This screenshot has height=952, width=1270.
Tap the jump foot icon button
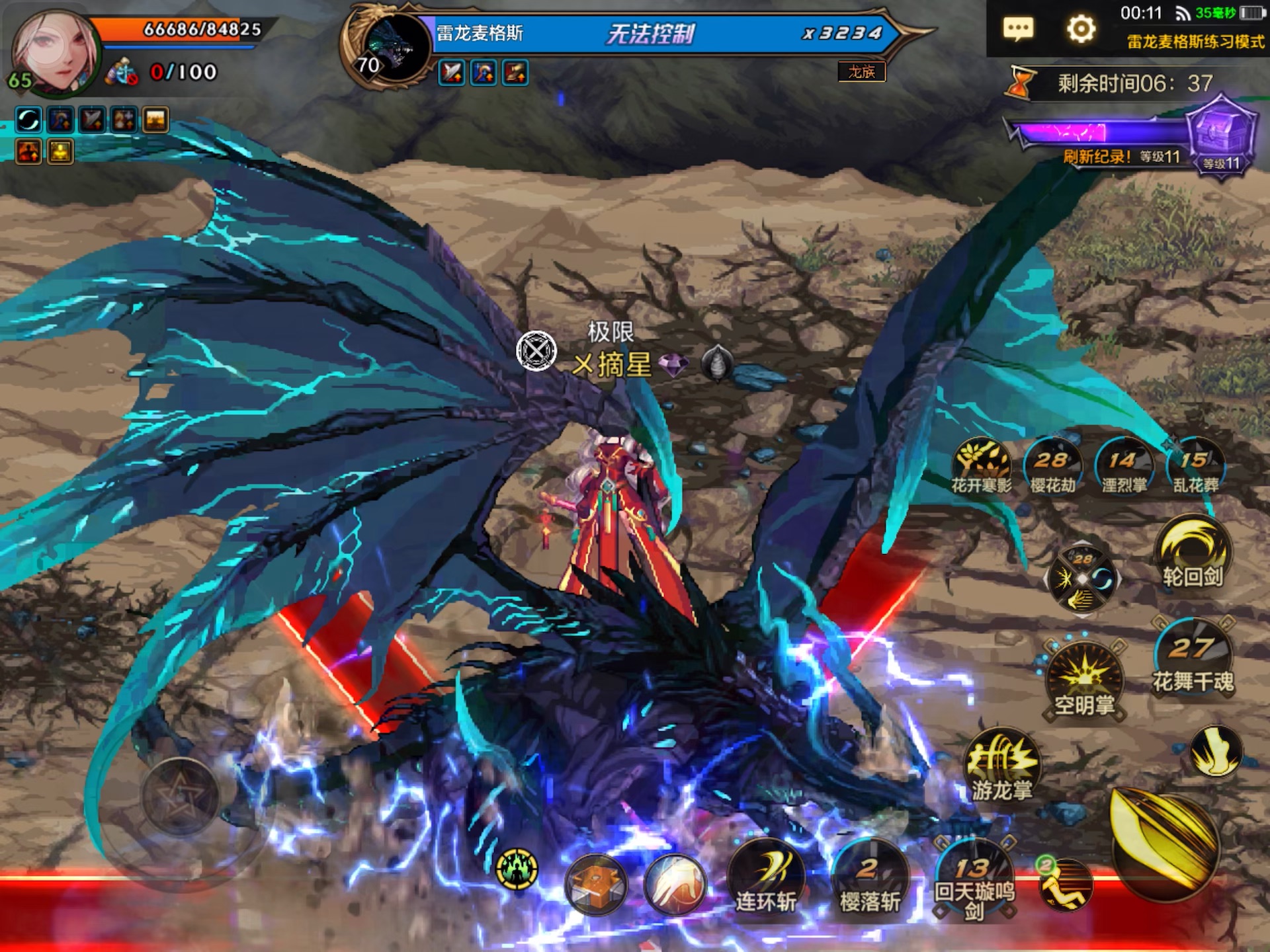1216,751
